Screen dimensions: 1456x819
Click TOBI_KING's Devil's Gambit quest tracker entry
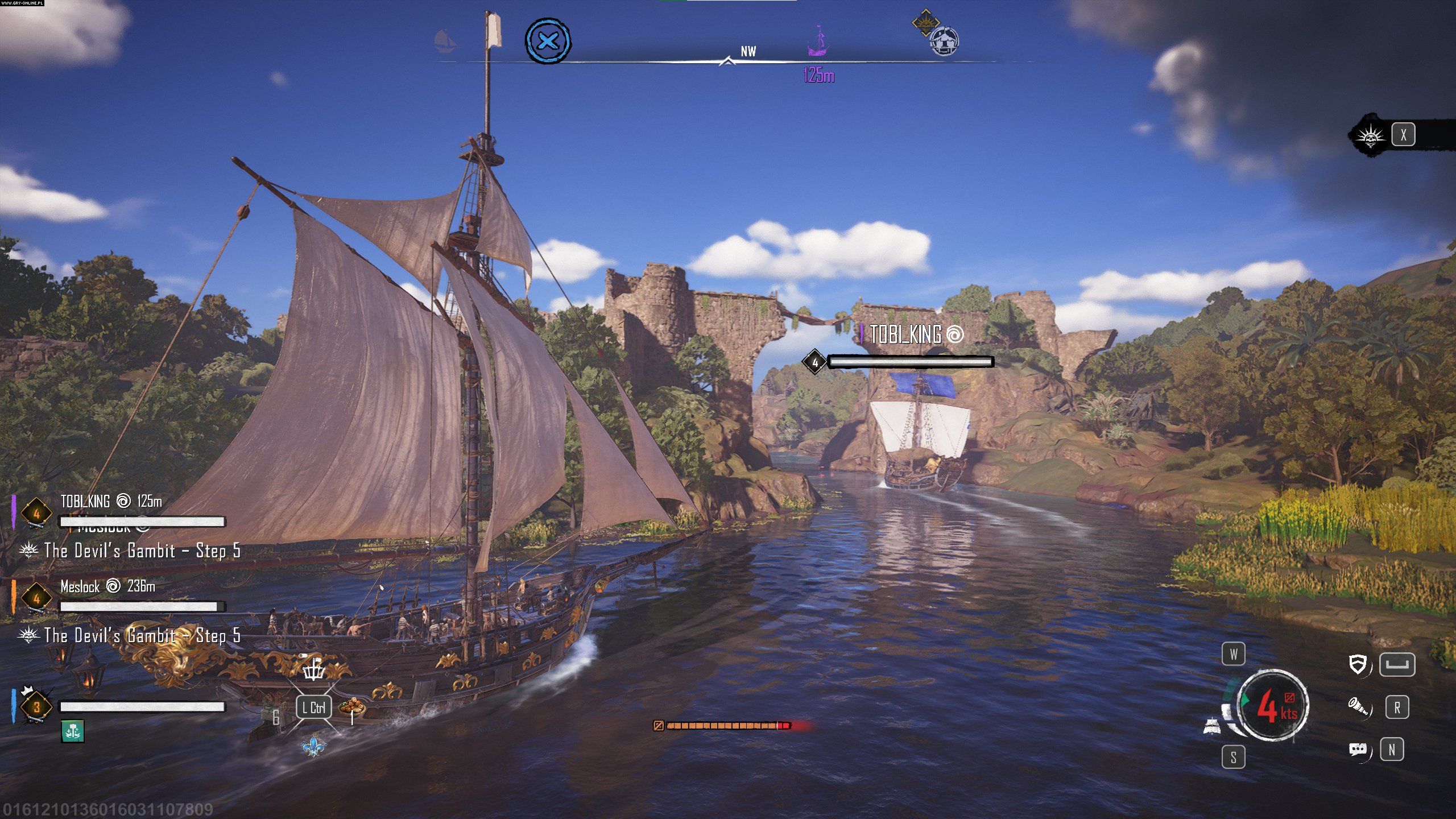[x=142, y=551]
